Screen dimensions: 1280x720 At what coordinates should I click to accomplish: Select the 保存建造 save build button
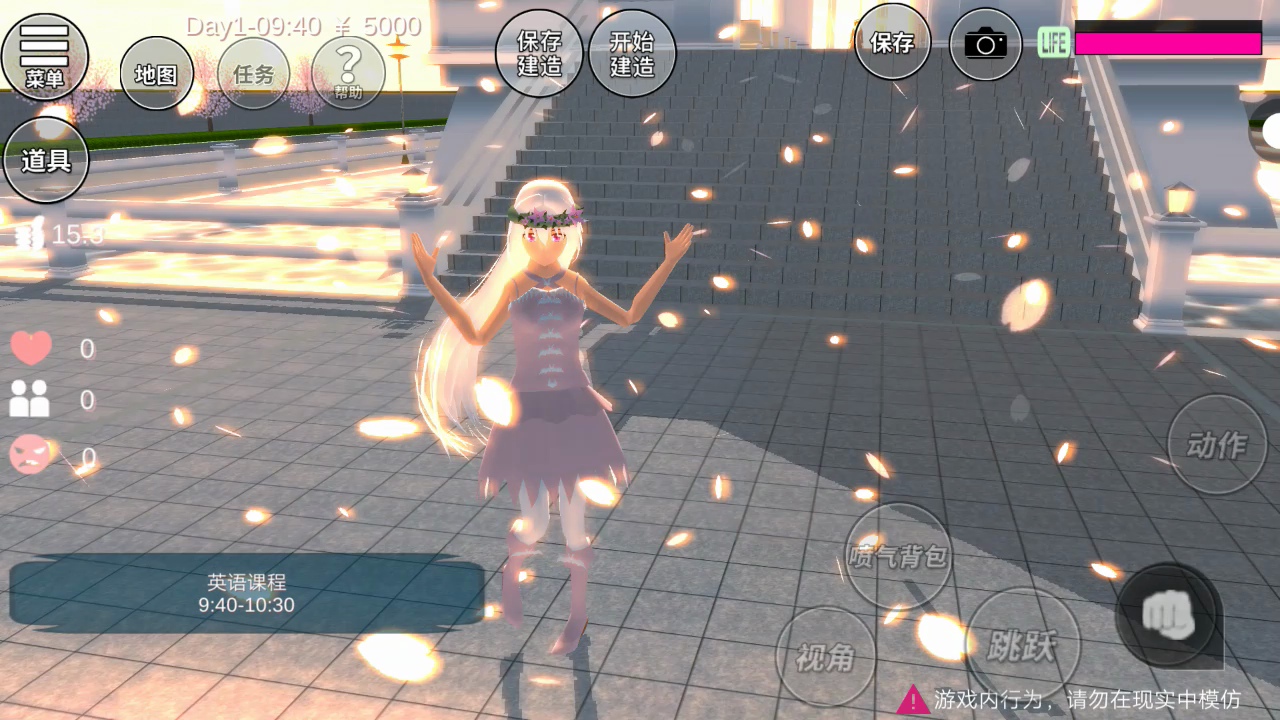[x=539, y=53]
